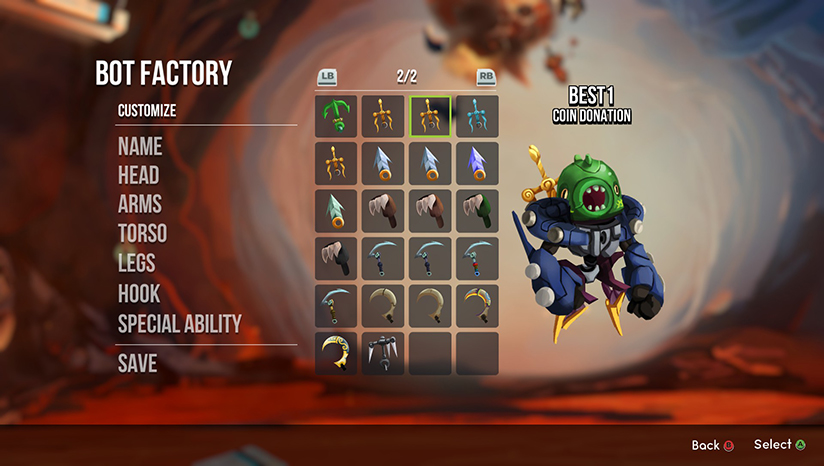
Task: Pick the green anchor hook
Action: pos(336,116)
